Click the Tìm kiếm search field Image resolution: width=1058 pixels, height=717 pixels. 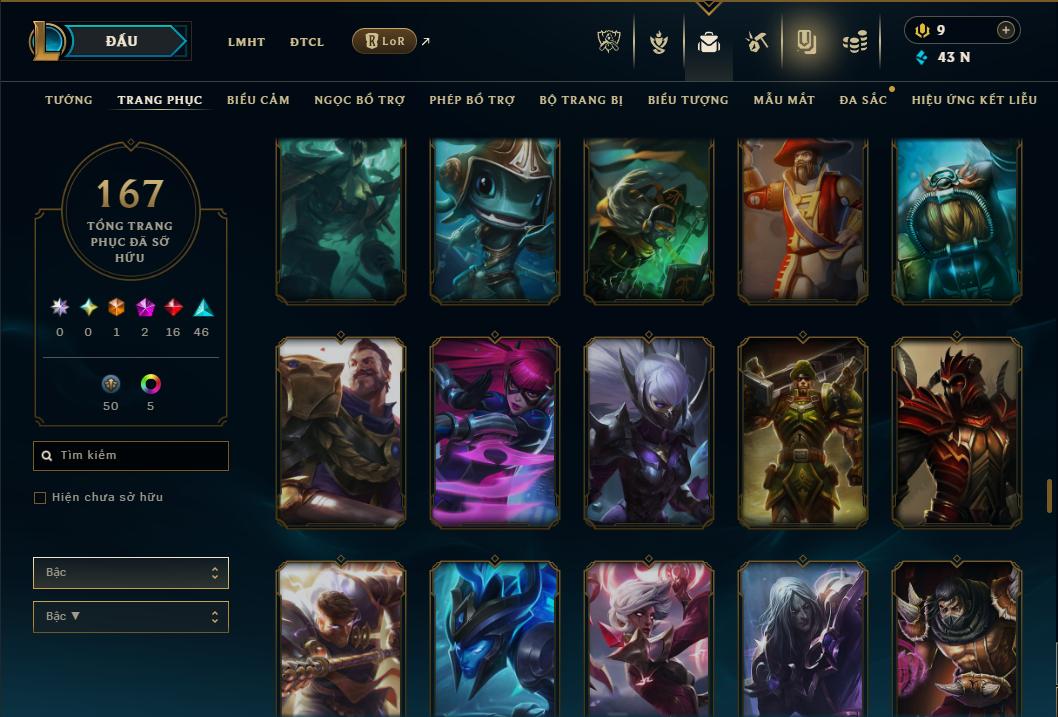(x=131, y=456)
